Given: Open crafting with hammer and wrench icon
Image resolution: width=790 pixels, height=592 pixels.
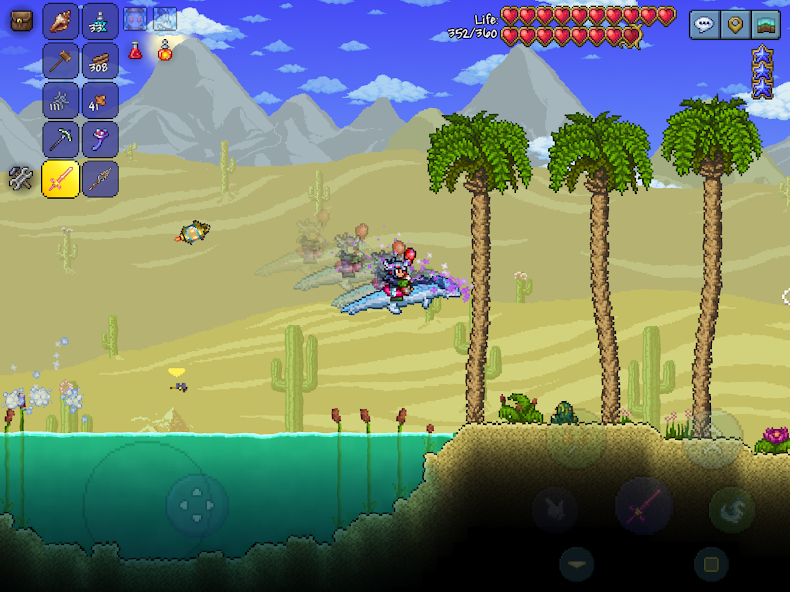Looking at the screenshot, I should coord(21,178).
